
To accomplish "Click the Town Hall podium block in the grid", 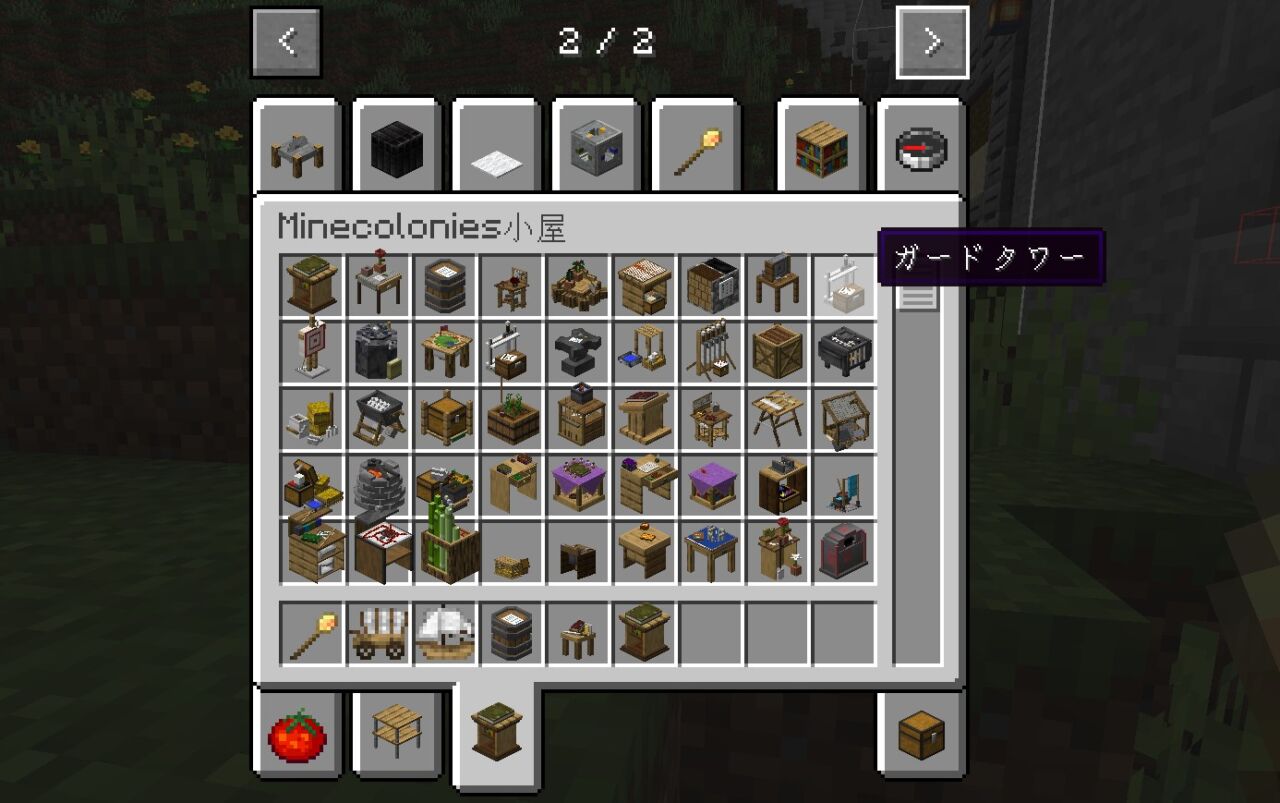I will [311, 287].
